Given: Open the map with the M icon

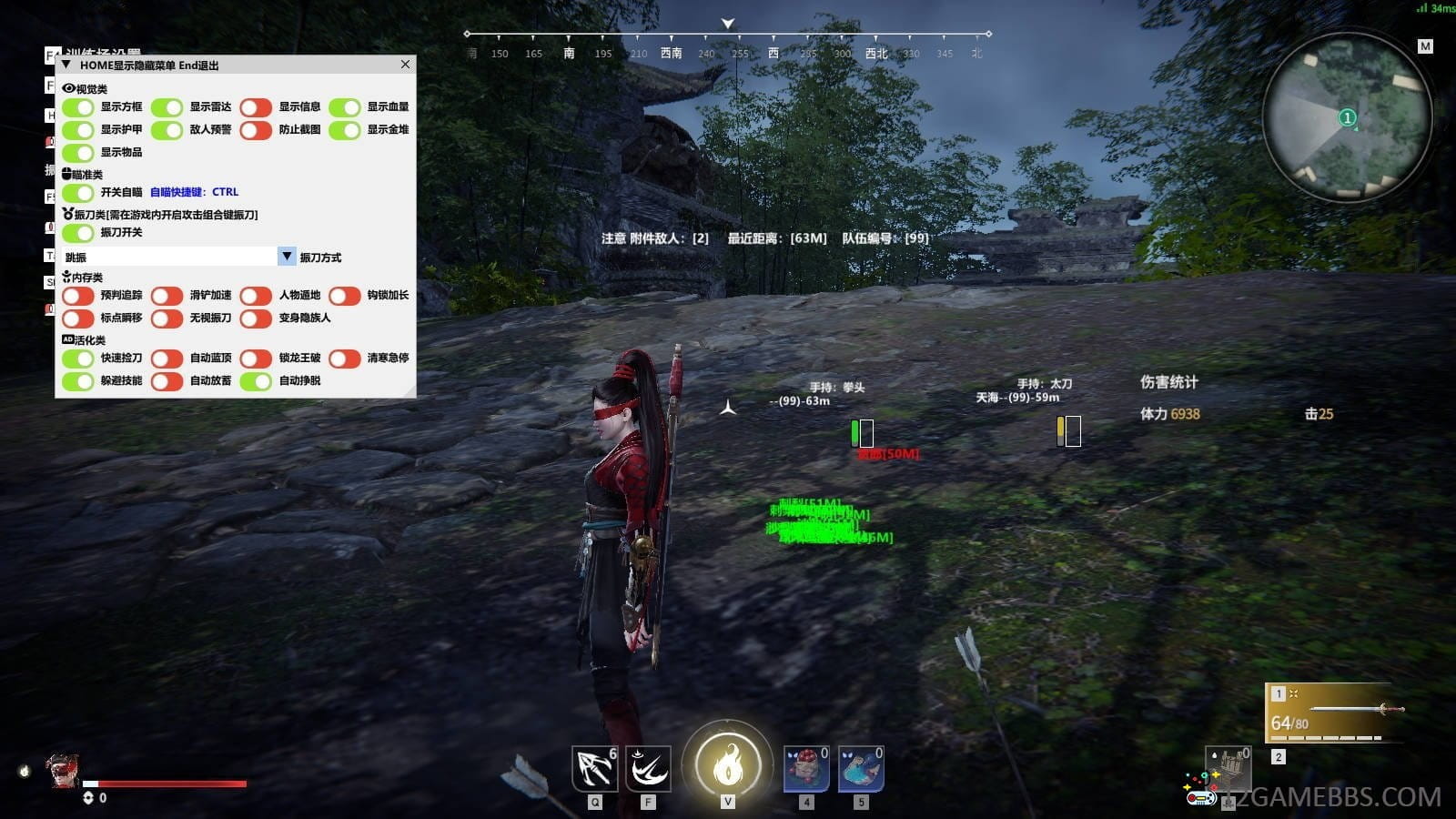Looking at the screenshot, I should click(1425, 46).
